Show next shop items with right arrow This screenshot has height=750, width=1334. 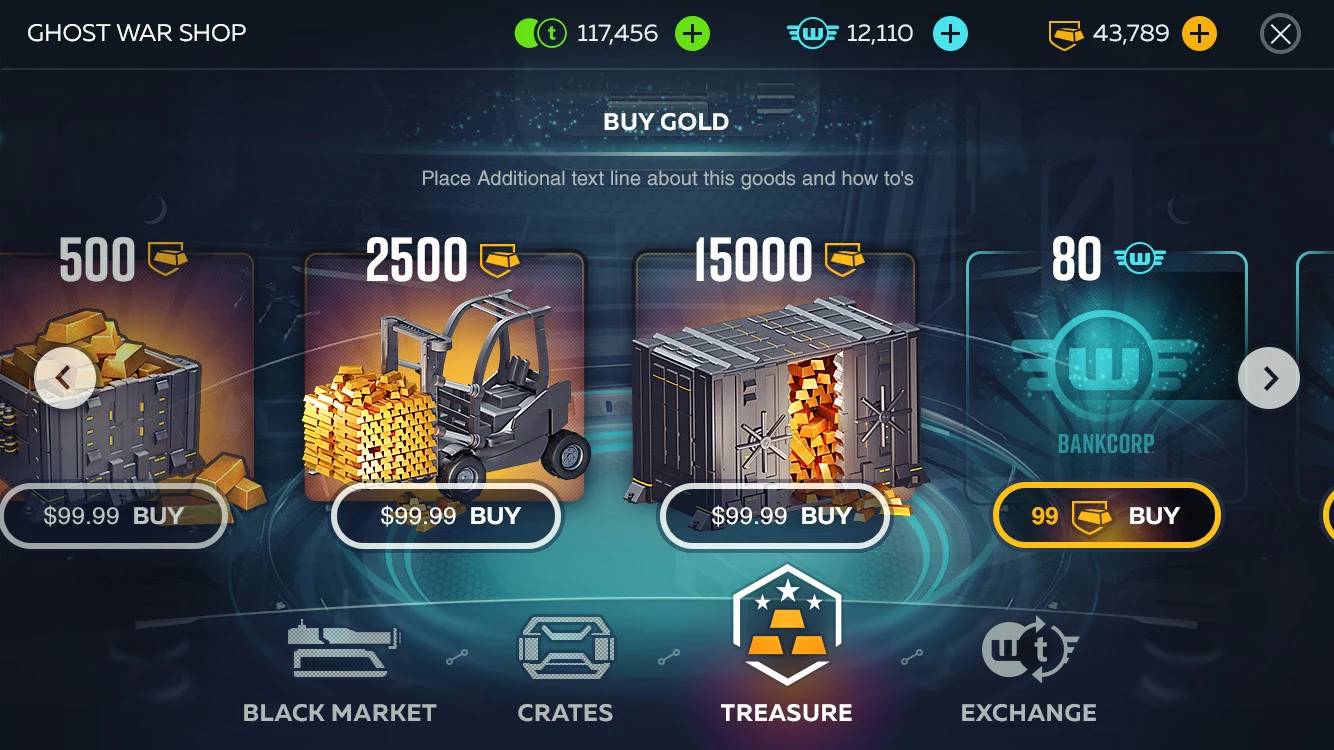coord(1269,378)
